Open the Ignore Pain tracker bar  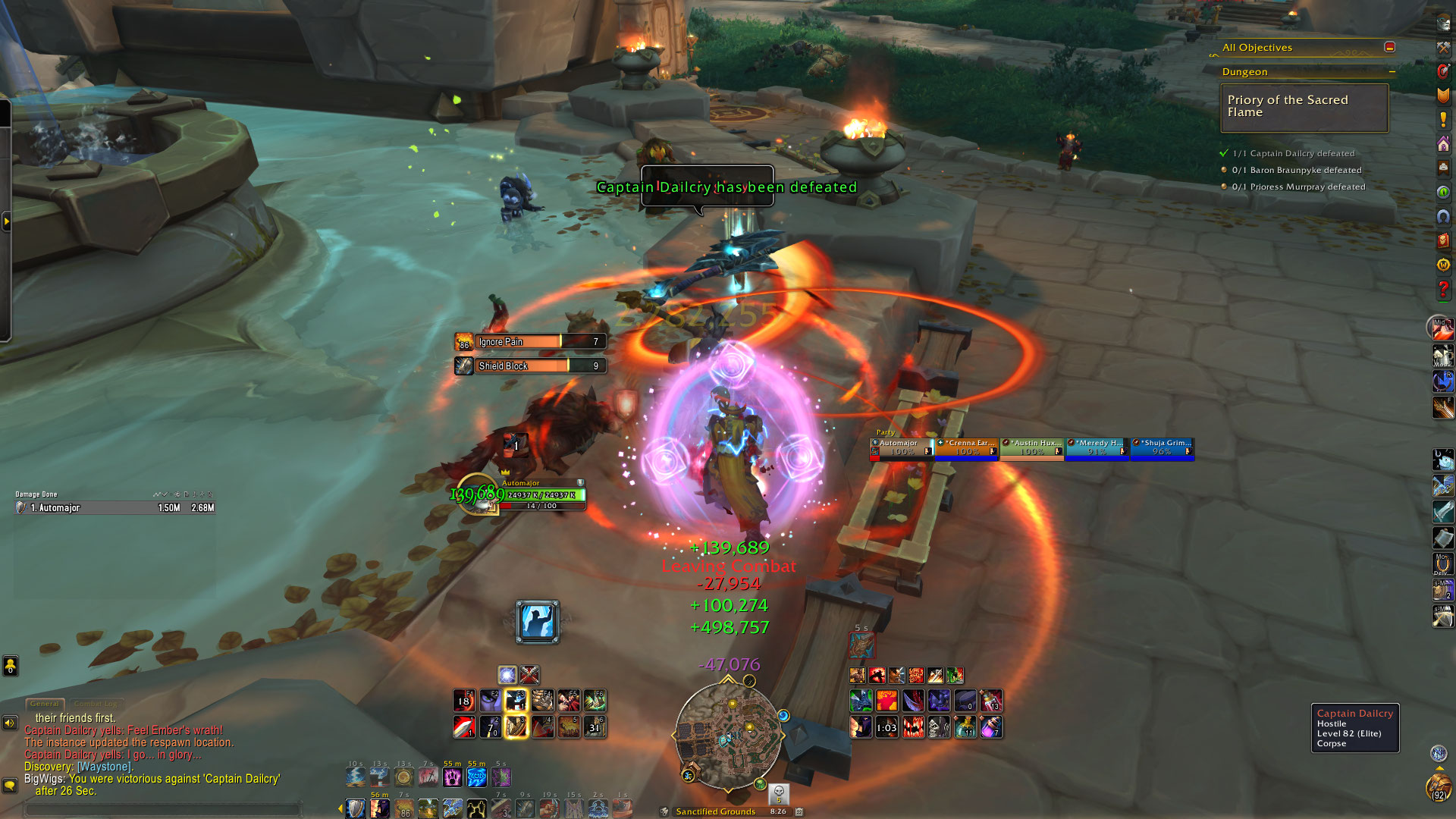pyautogui.click(x=531, y=342)
